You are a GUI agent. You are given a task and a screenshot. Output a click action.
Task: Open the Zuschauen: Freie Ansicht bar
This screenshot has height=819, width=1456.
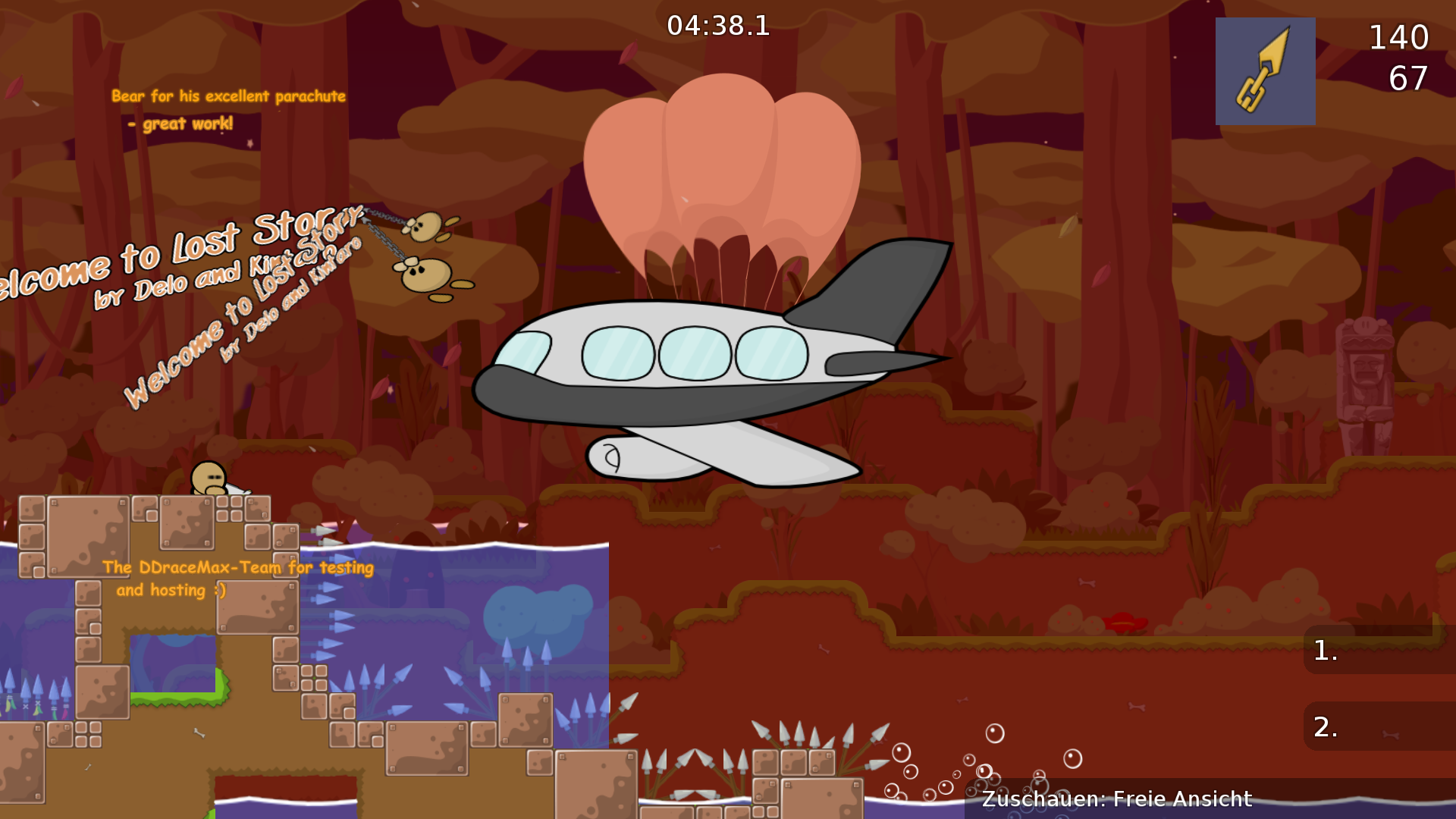[x=1119, y=799]
